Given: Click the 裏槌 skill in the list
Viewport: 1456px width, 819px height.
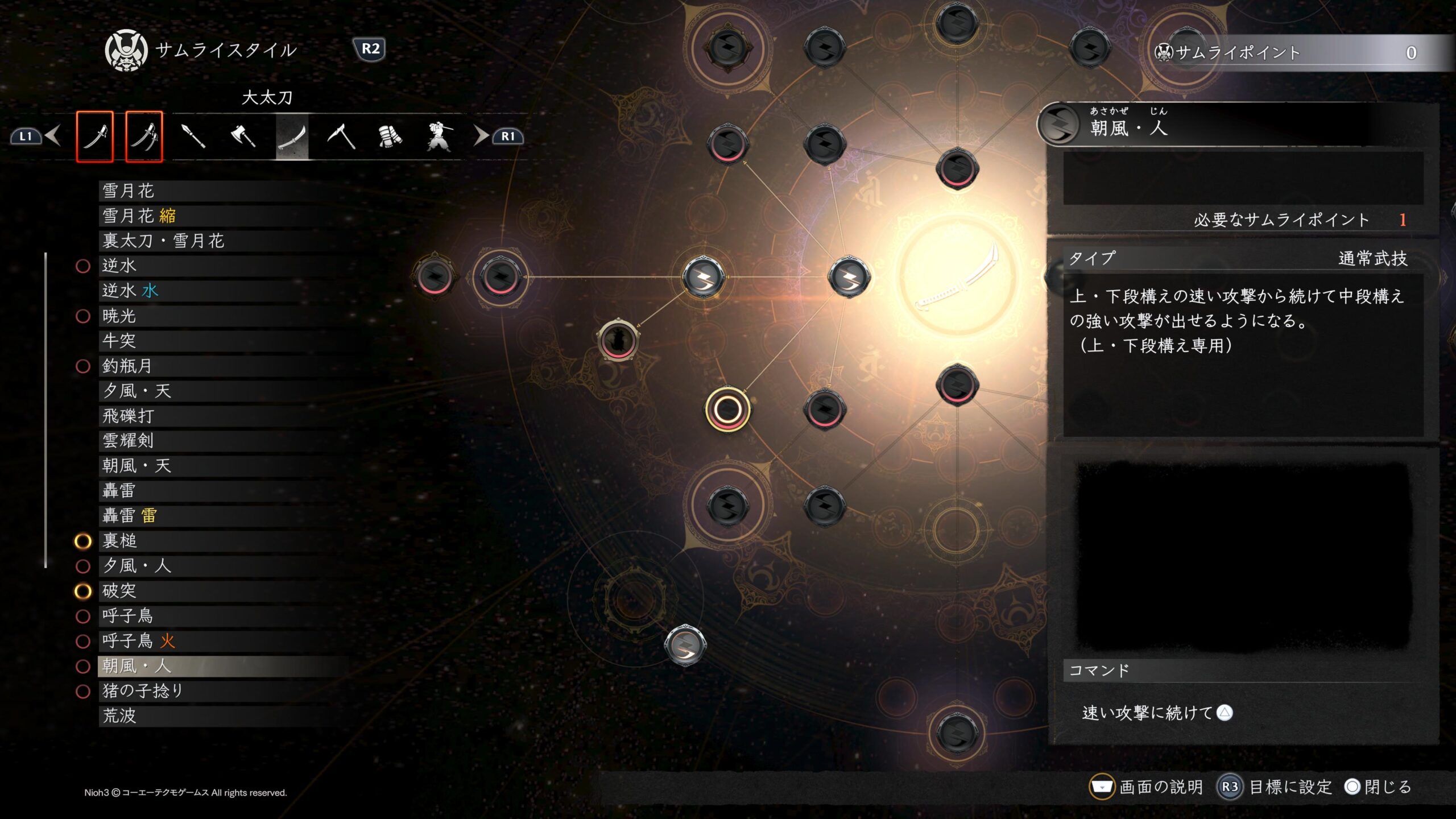Looking at the screenshot, I should [x=120, y=541].
